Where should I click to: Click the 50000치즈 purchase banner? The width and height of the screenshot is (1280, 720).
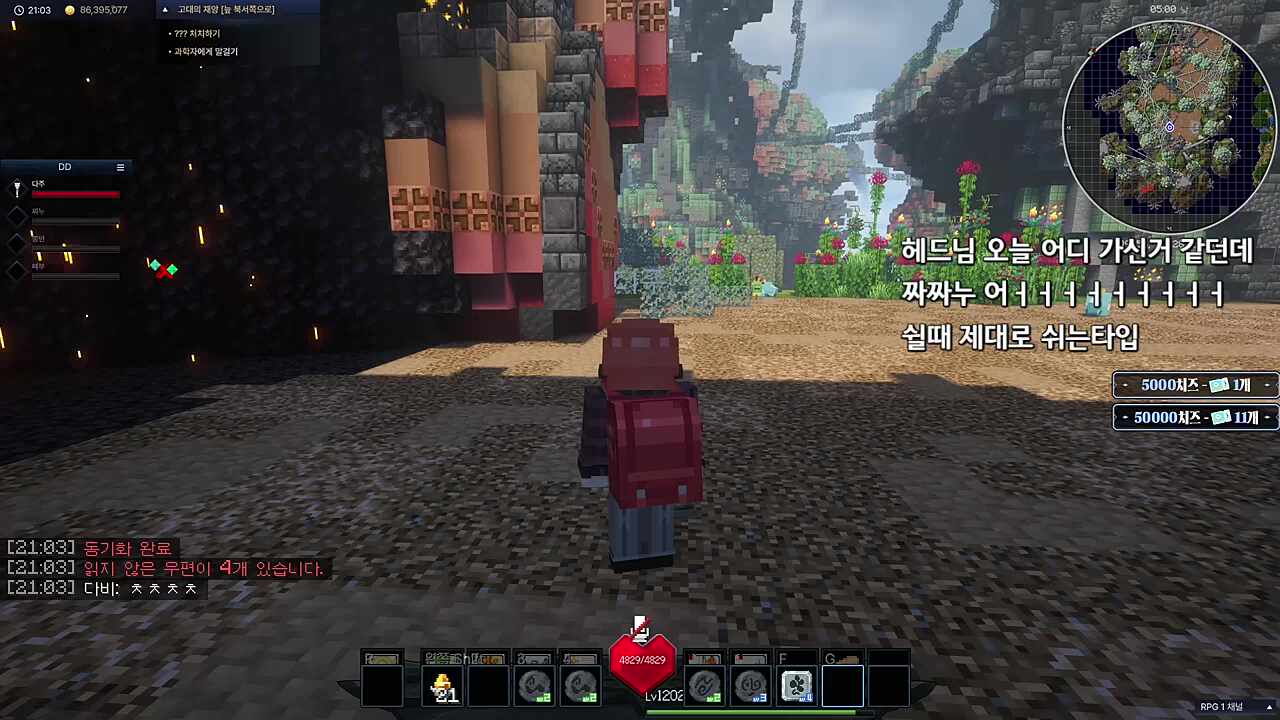tap(1194, 418)
